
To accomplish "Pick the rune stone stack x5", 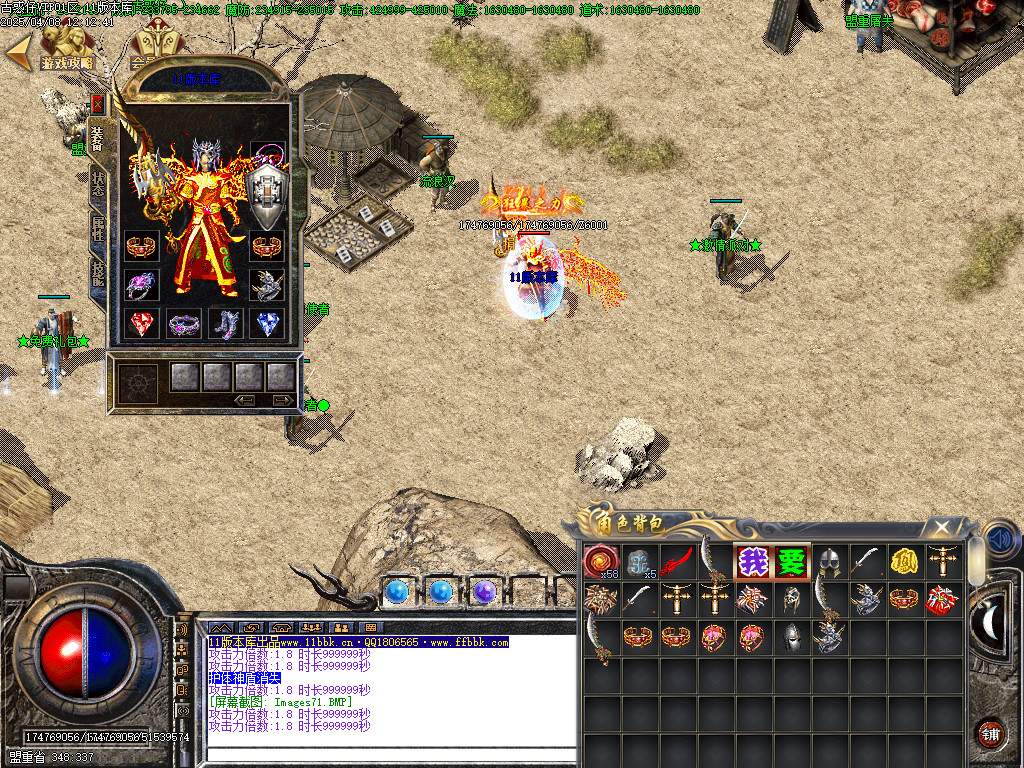I will click(640, 562).
